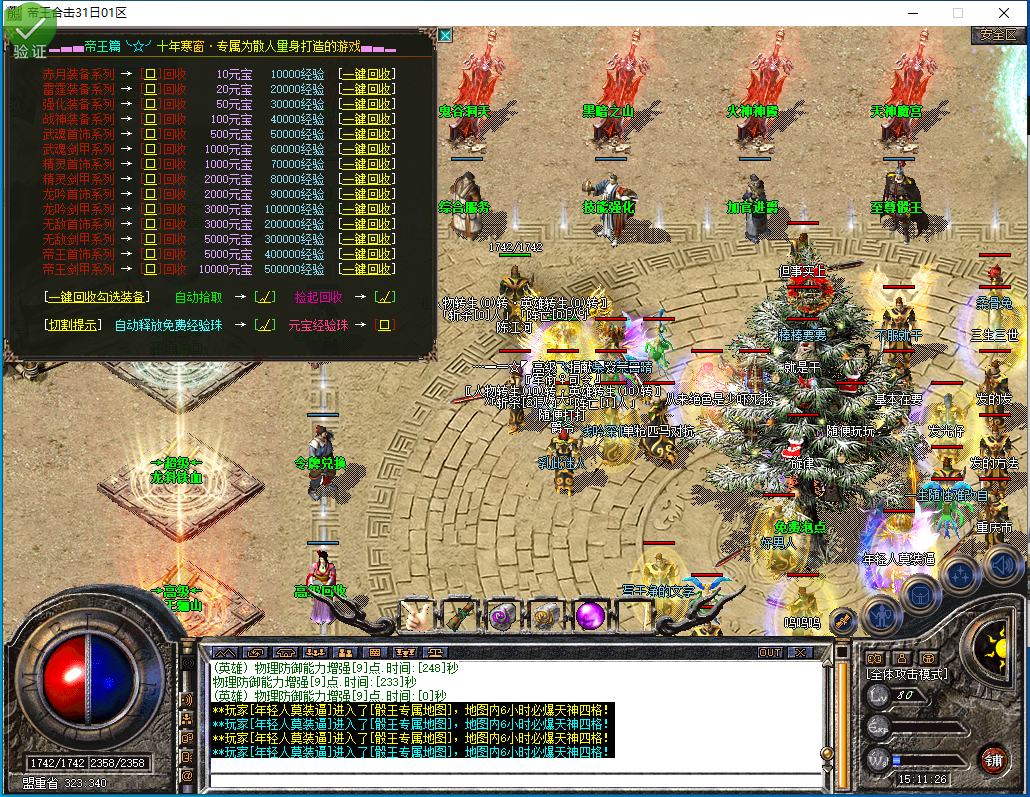Image resolution: width=1030 pixels, height=797 pixels.
Task: Close the game window
Action: coord(1004,13)
